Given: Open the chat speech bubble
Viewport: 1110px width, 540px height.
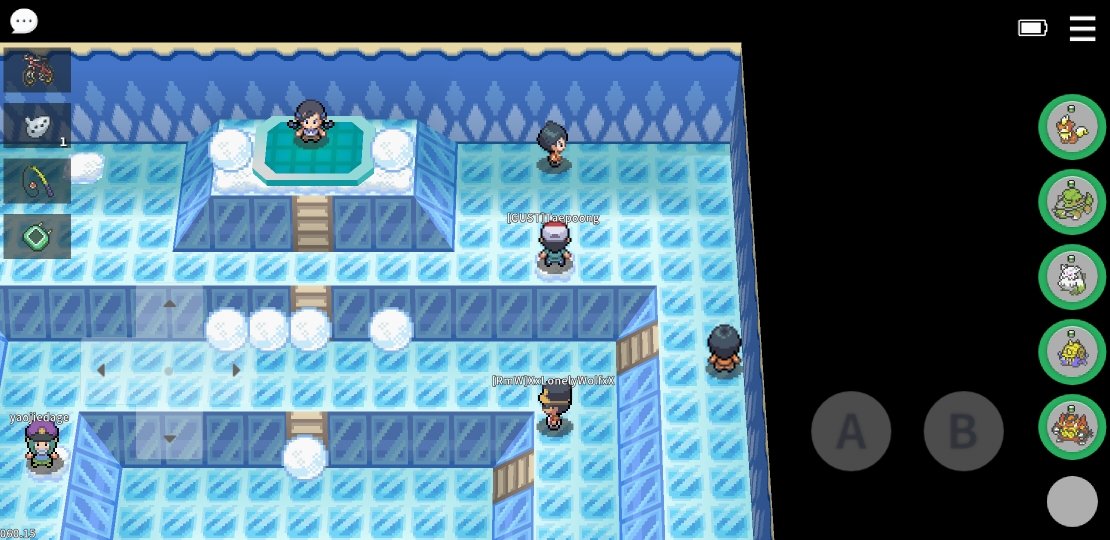Looking at the screenshot, I should [23, 21].
